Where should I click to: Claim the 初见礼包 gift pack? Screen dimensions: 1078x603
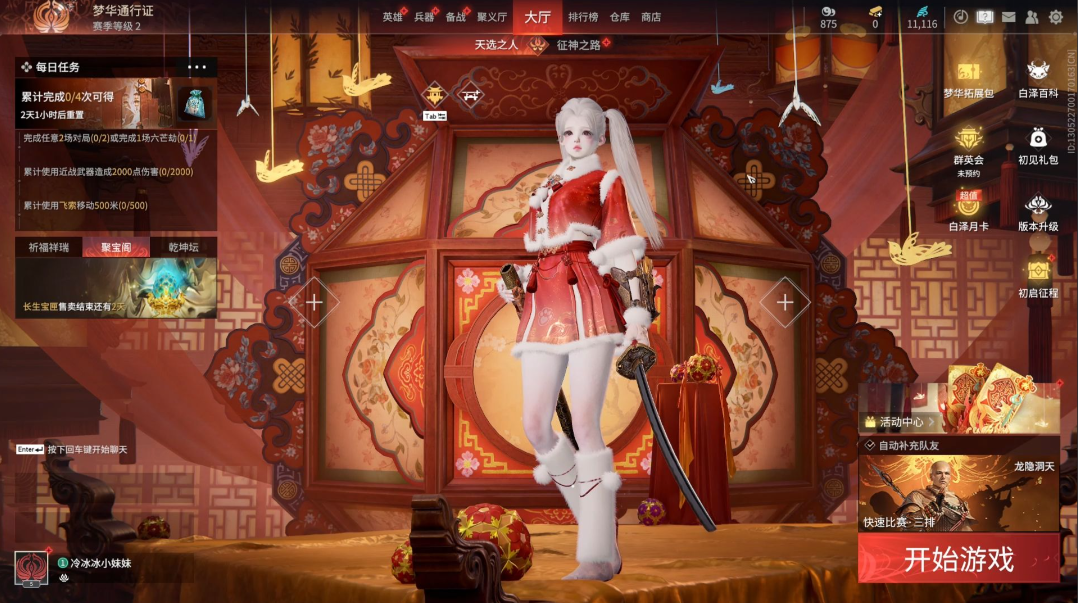tap(1038, 145)
